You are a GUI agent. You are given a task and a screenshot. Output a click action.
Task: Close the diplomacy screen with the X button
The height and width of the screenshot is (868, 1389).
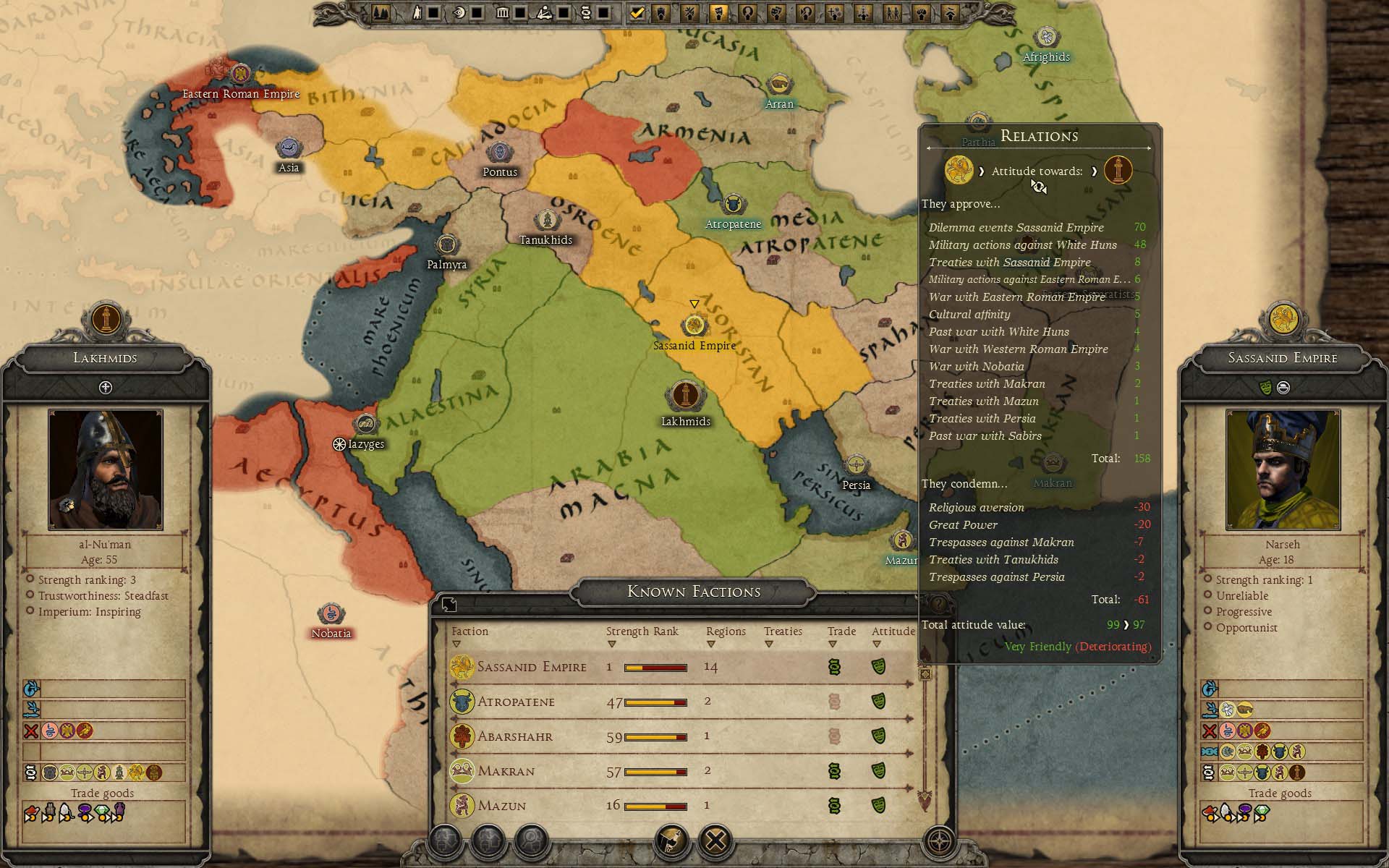(715, 841)
